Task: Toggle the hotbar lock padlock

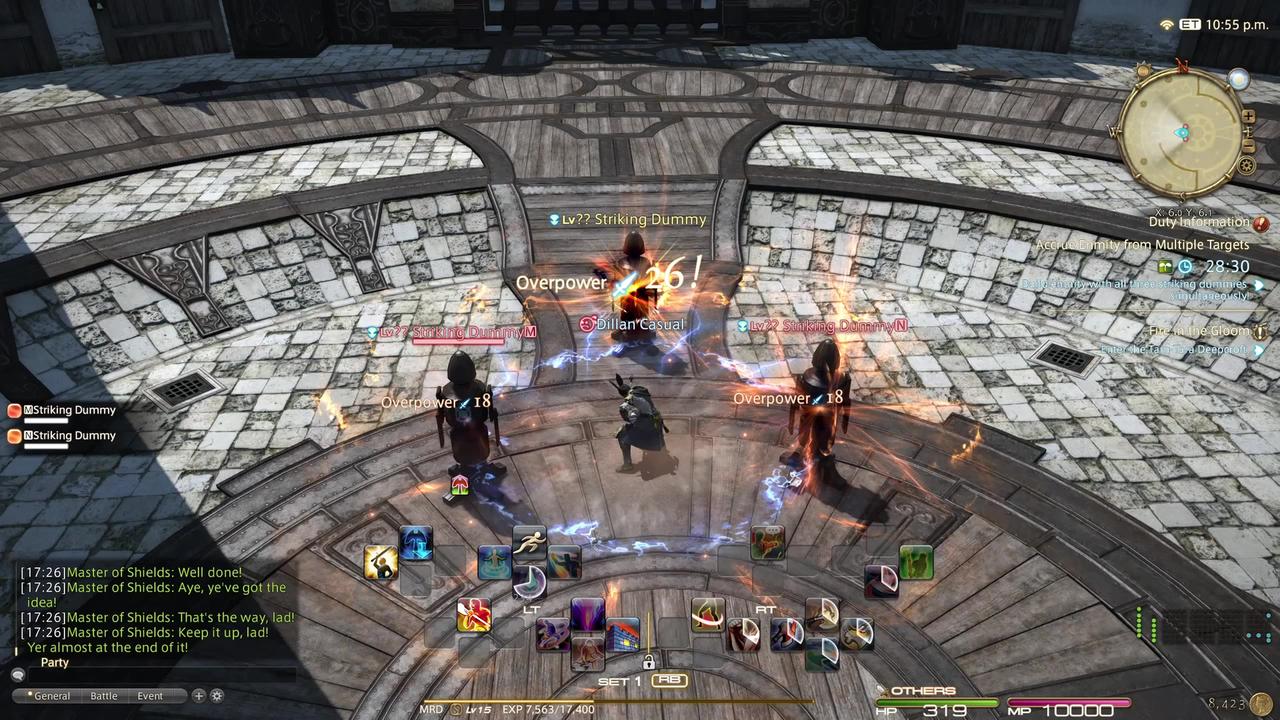Action: tap(649, 662)
